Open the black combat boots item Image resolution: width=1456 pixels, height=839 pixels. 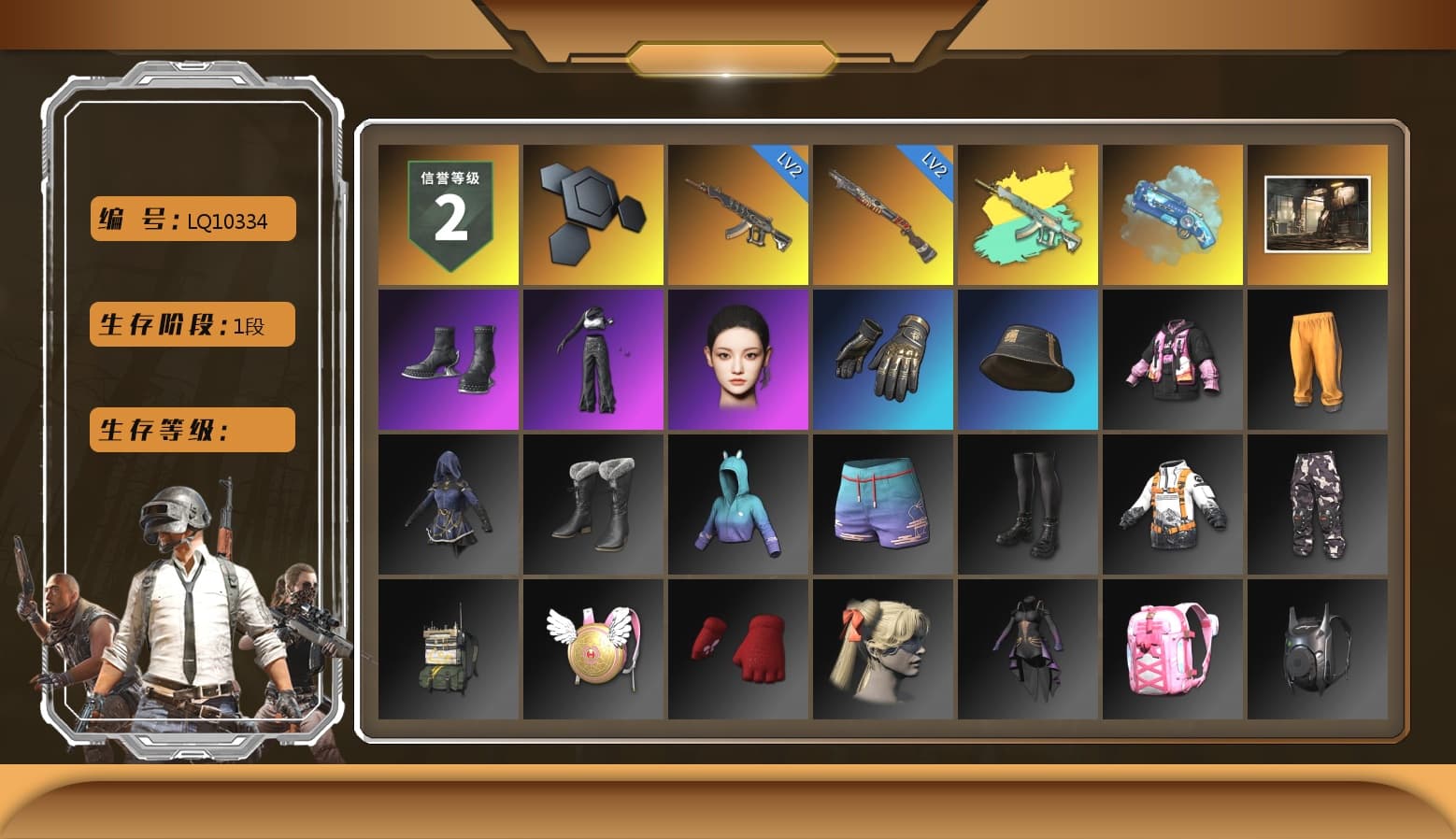pos(447,360)
